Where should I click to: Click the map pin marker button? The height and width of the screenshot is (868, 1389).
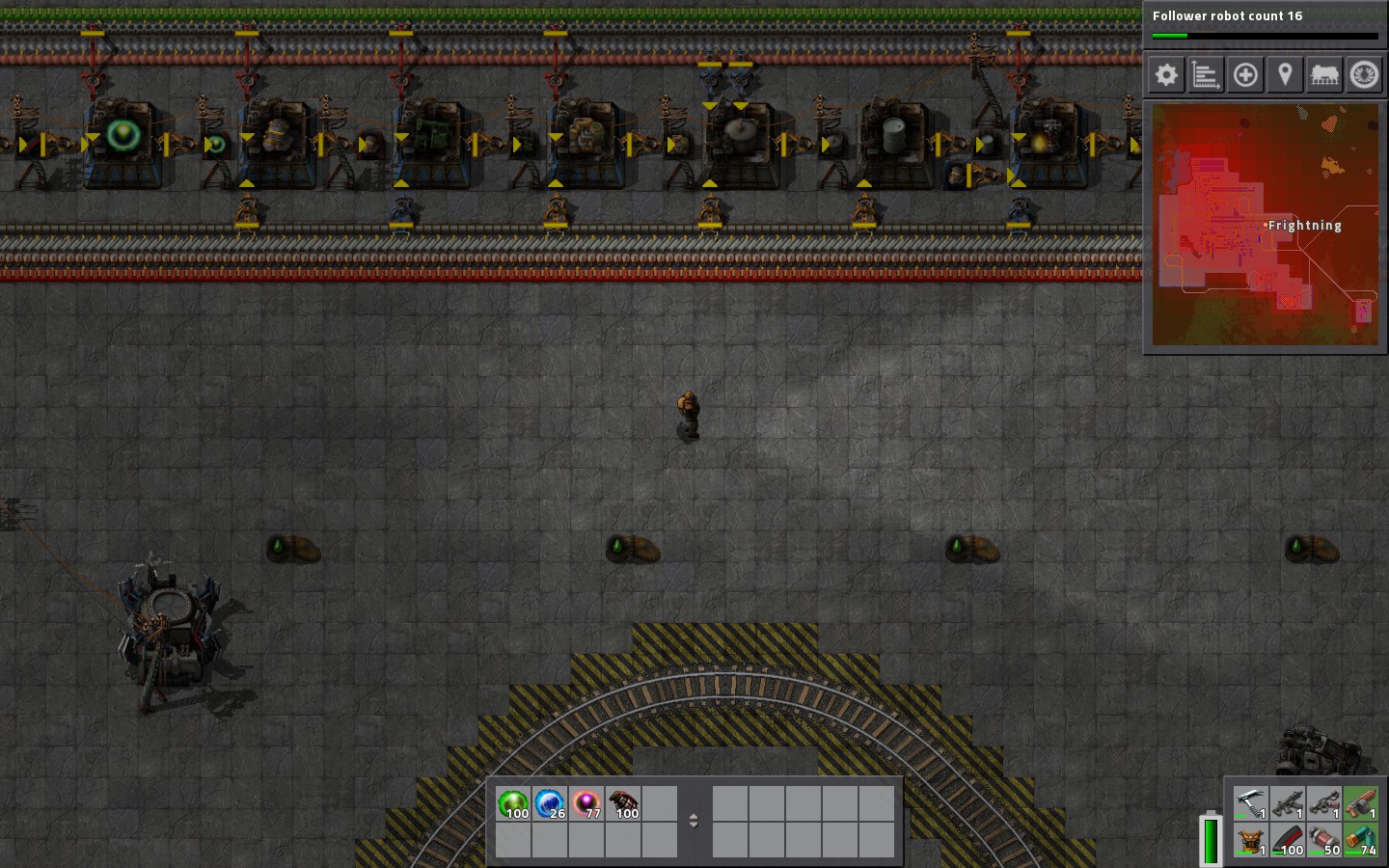1285,75
